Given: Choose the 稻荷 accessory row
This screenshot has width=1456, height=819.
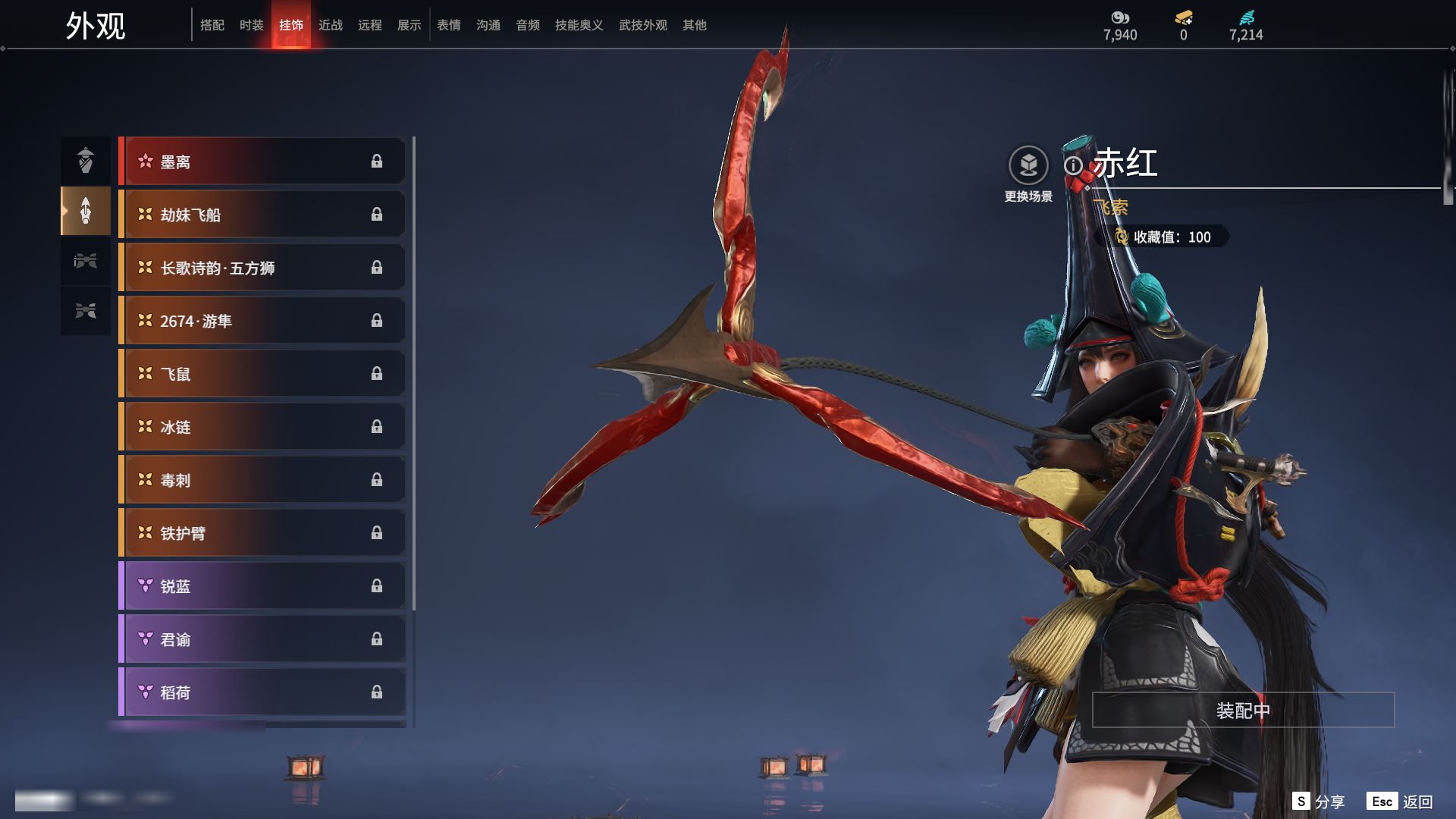Looking at the screenshot, I should 262,692.
